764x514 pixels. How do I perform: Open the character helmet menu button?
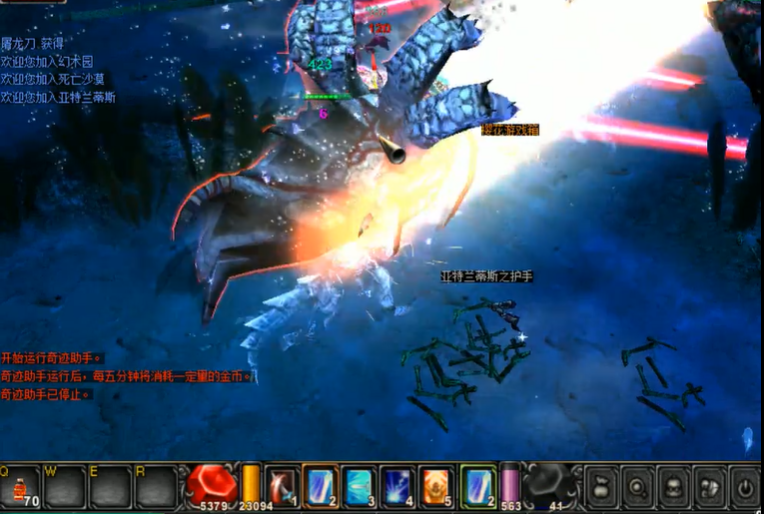(x=673, y=488)
